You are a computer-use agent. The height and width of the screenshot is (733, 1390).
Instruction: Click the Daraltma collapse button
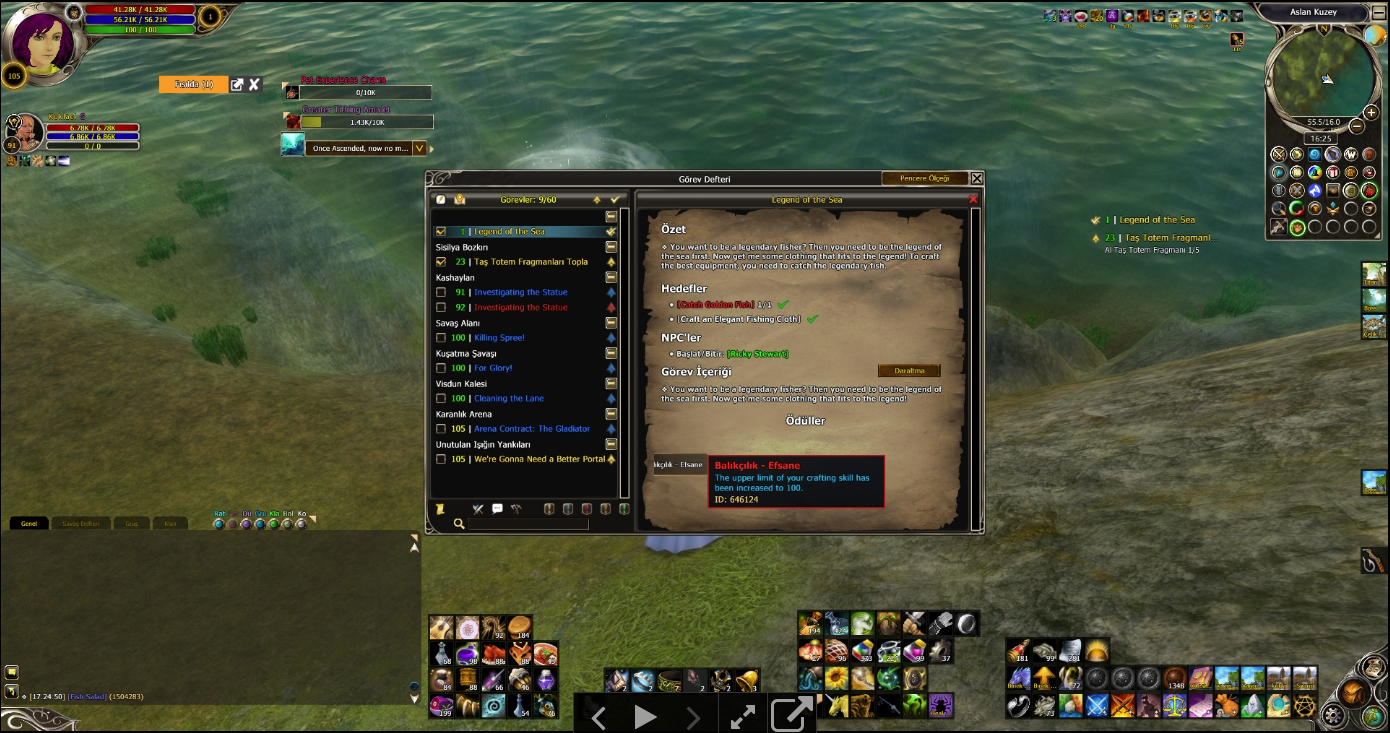click(908, 371)
